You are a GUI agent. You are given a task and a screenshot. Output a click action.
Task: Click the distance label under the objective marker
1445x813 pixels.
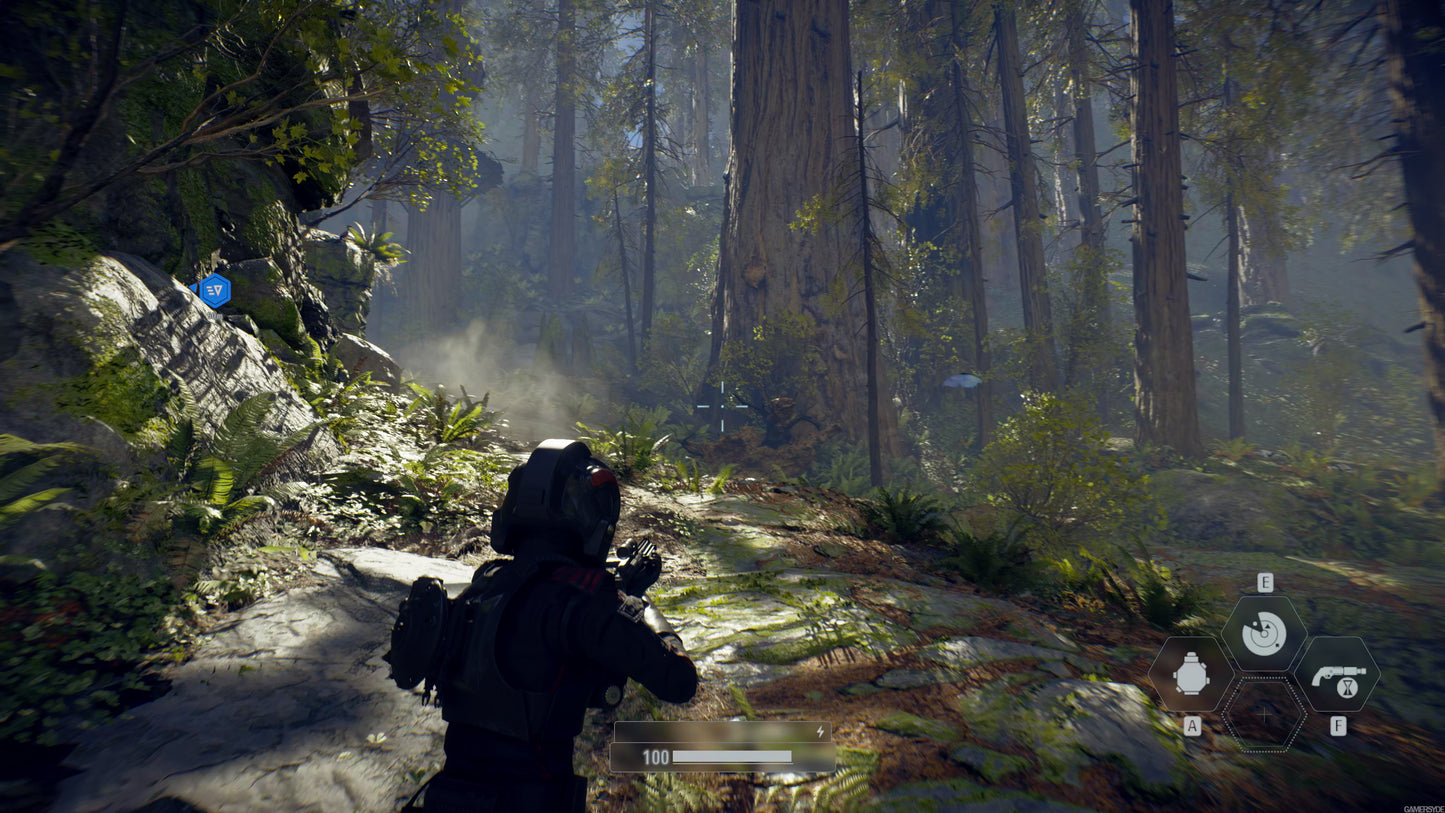point(215,315)
